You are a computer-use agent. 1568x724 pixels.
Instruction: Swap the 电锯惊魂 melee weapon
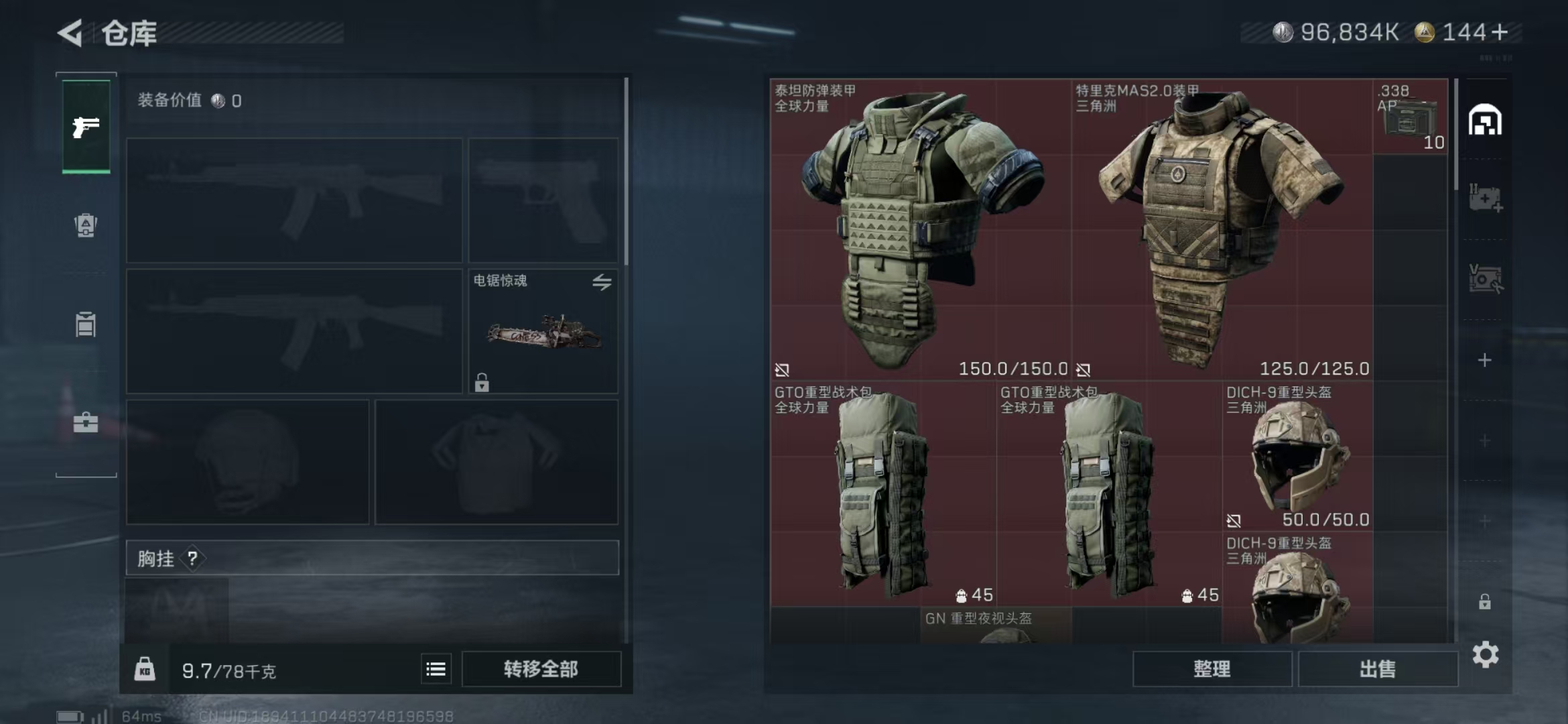click(x=601, y=282)
